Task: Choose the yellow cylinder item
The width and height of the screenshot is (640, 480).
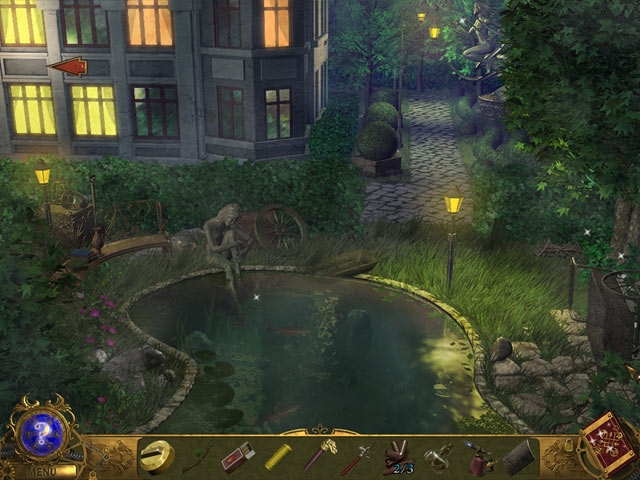Action: coord(277,457)
